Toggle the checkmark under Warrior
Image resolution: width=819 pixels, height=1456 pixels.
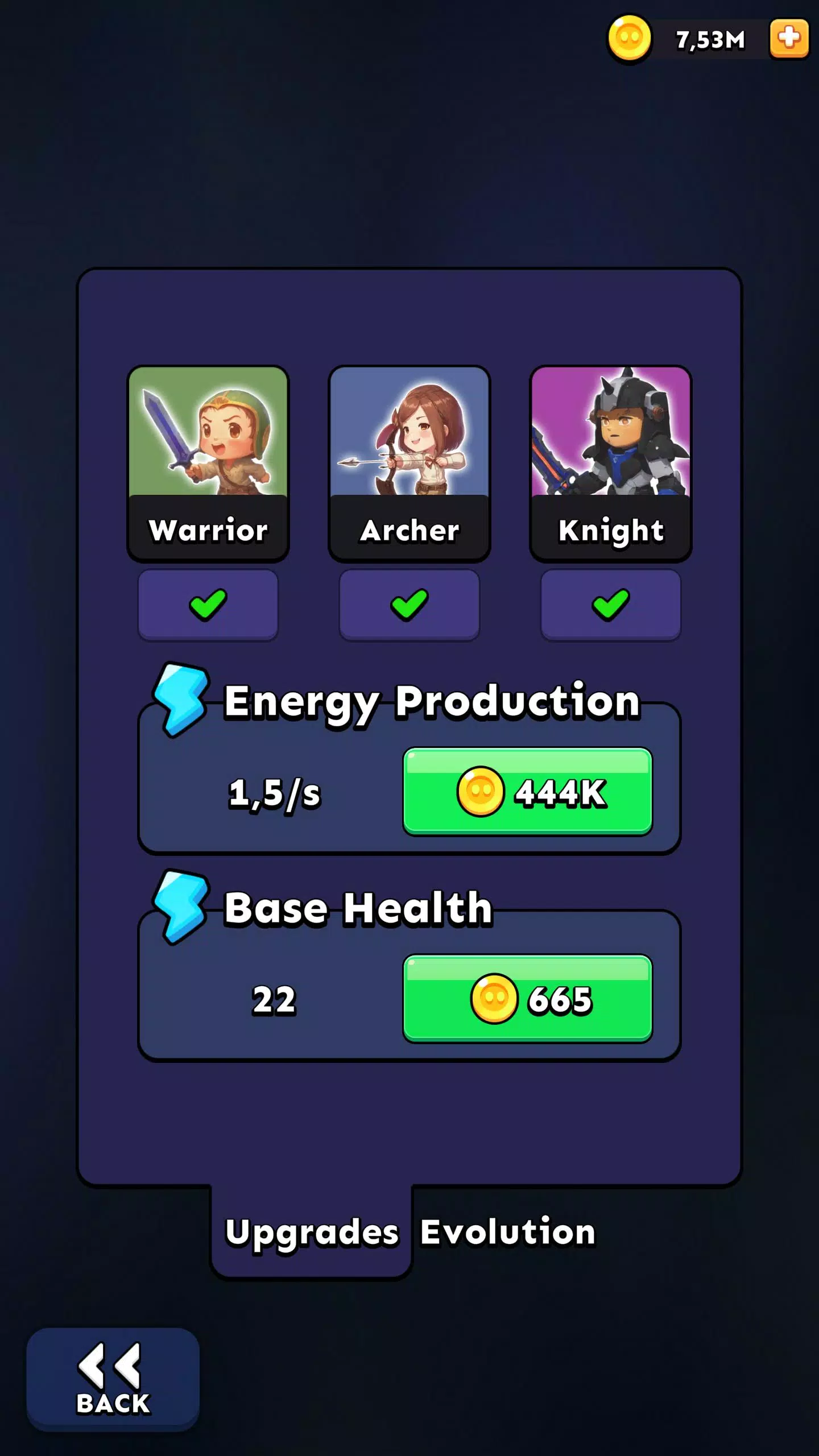(x=208, y=605)
